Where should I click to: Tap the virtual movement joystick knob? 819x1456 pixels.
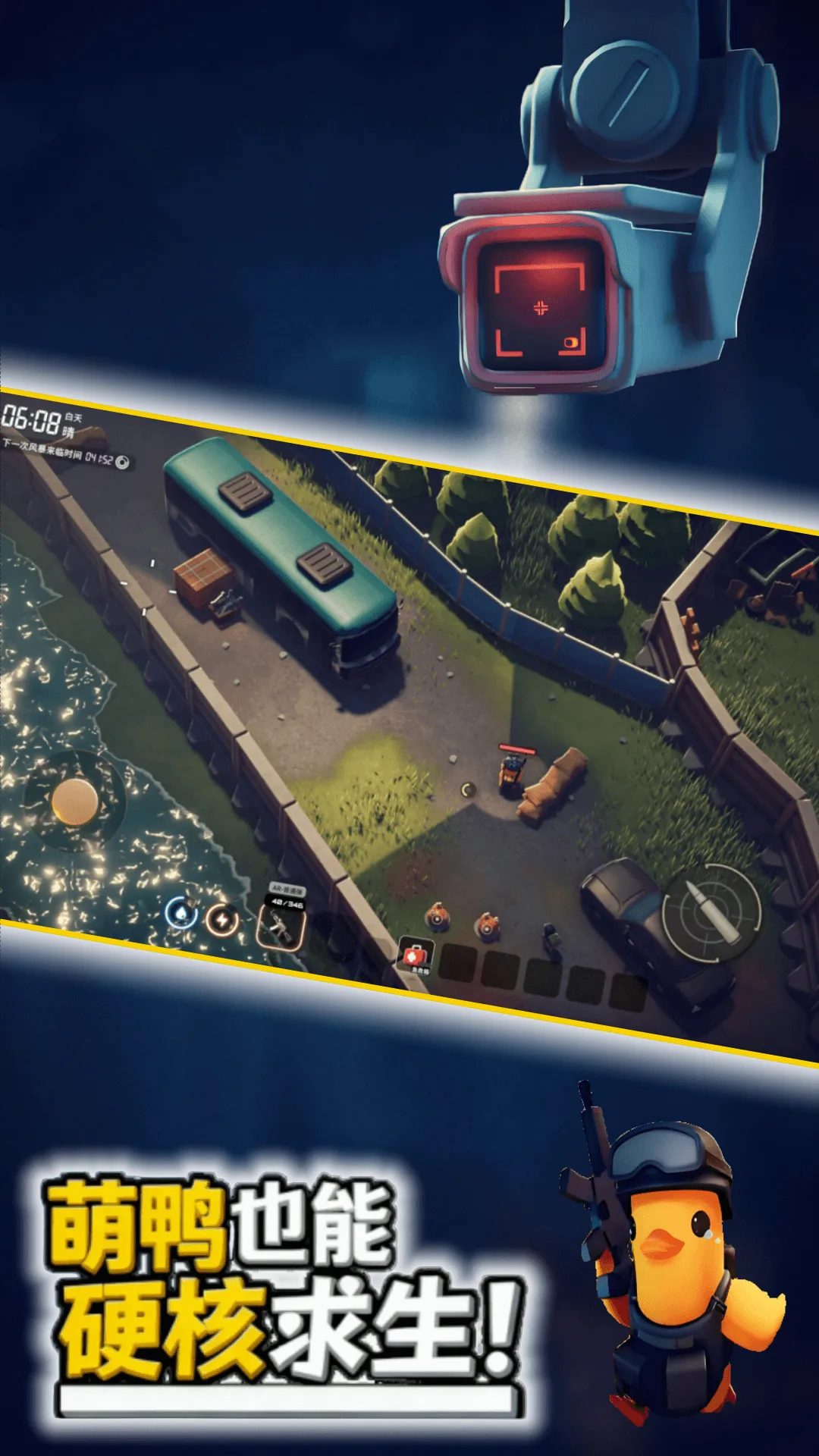[x=74, y=802]
